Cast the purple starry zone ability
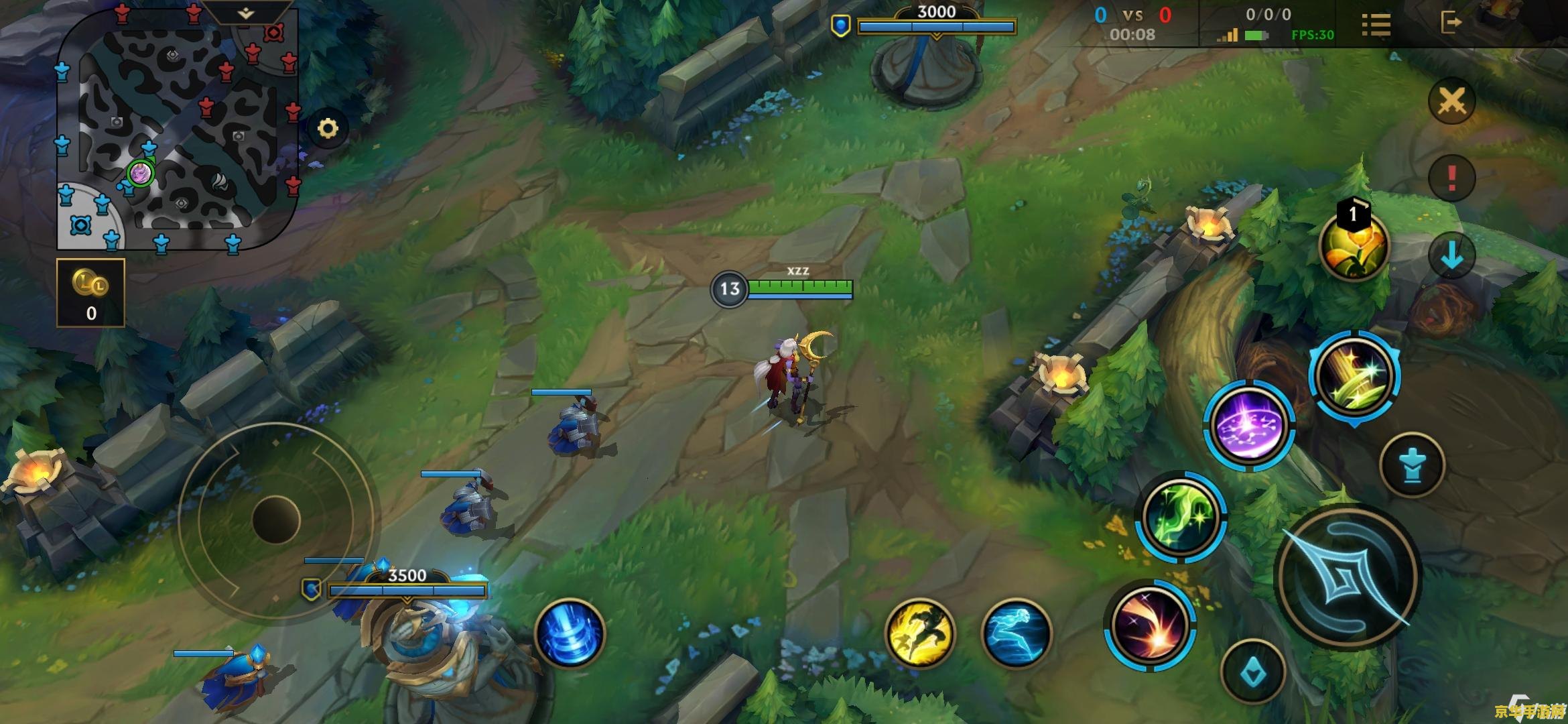This screenshot has width=1568, height=724. coord(1249,426)
